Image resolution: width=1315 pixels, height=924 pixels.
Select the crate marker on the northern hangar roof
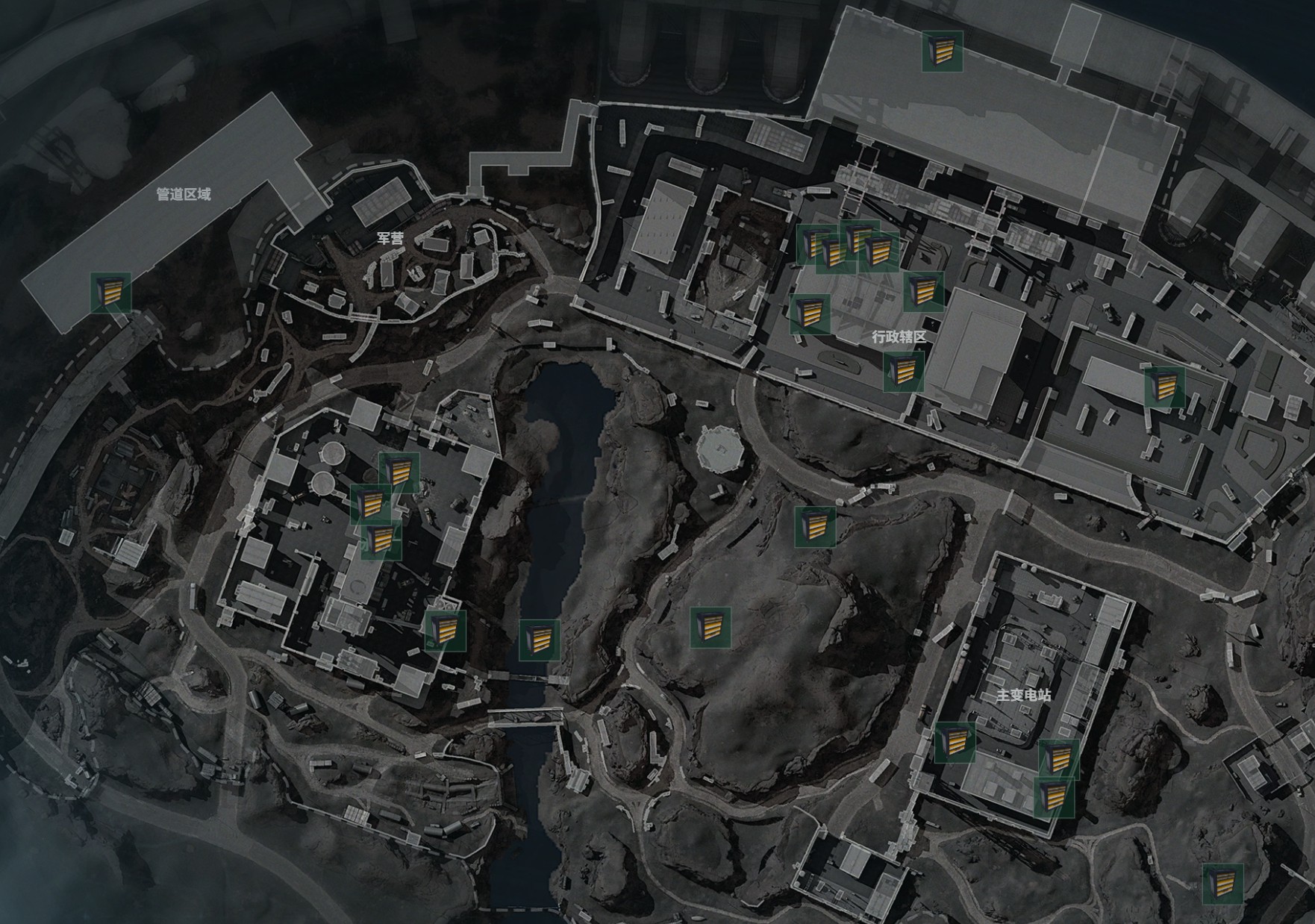coord(942,51)
